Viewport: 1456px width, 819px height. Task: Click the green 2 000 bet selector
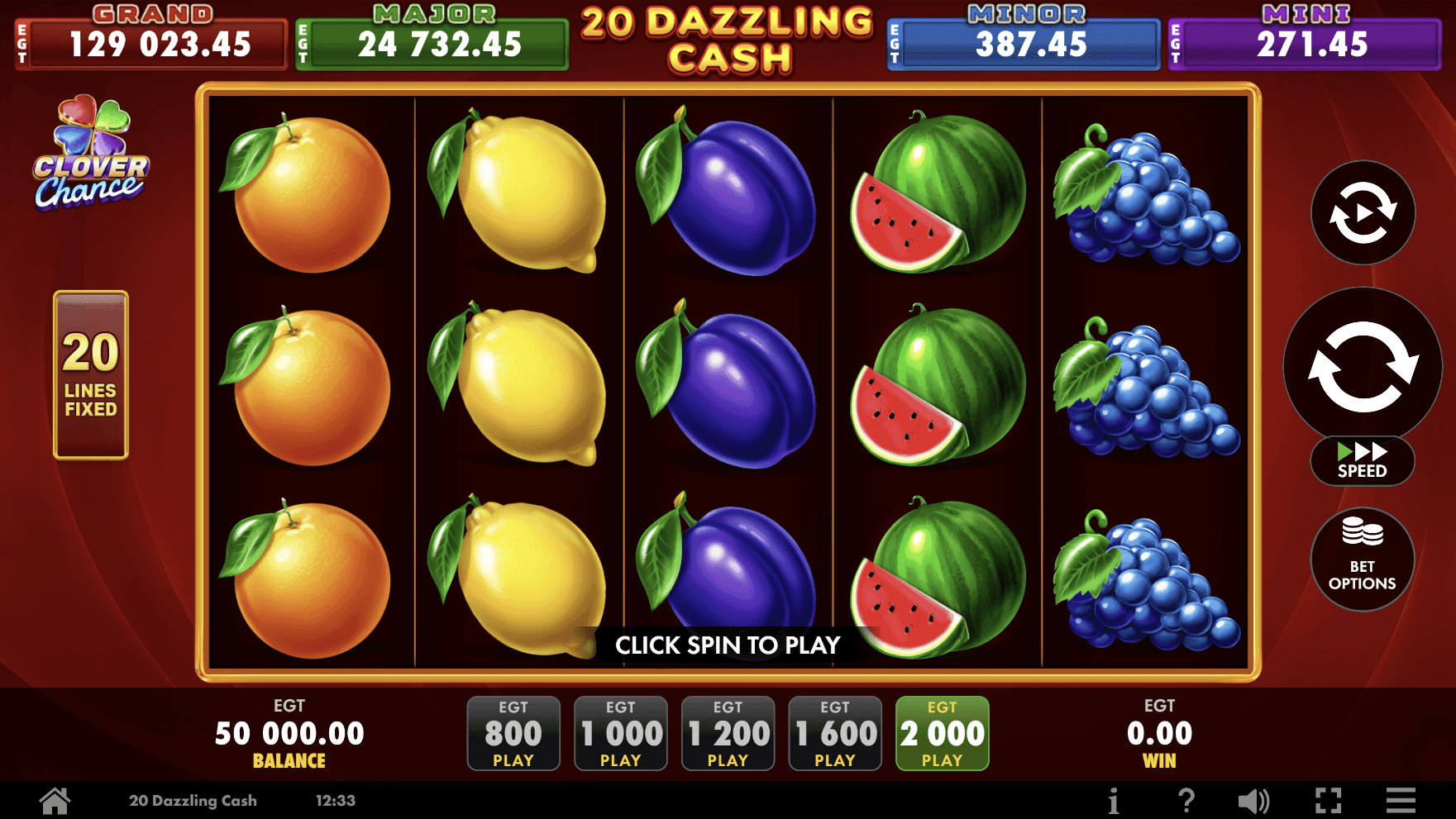tap(942, 732)
